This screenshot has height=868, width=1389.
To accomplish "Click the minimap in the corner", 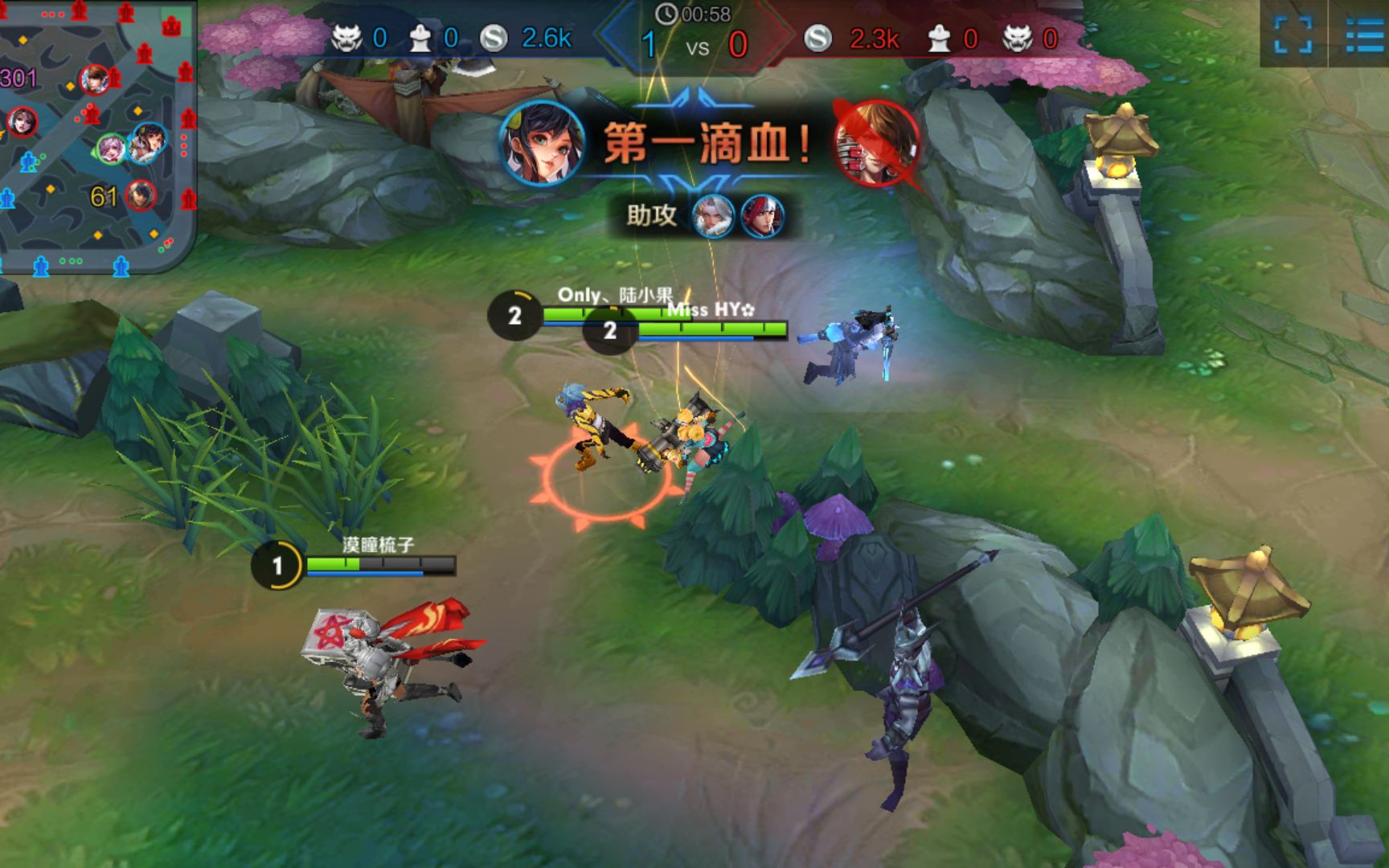I will (96, 137).
